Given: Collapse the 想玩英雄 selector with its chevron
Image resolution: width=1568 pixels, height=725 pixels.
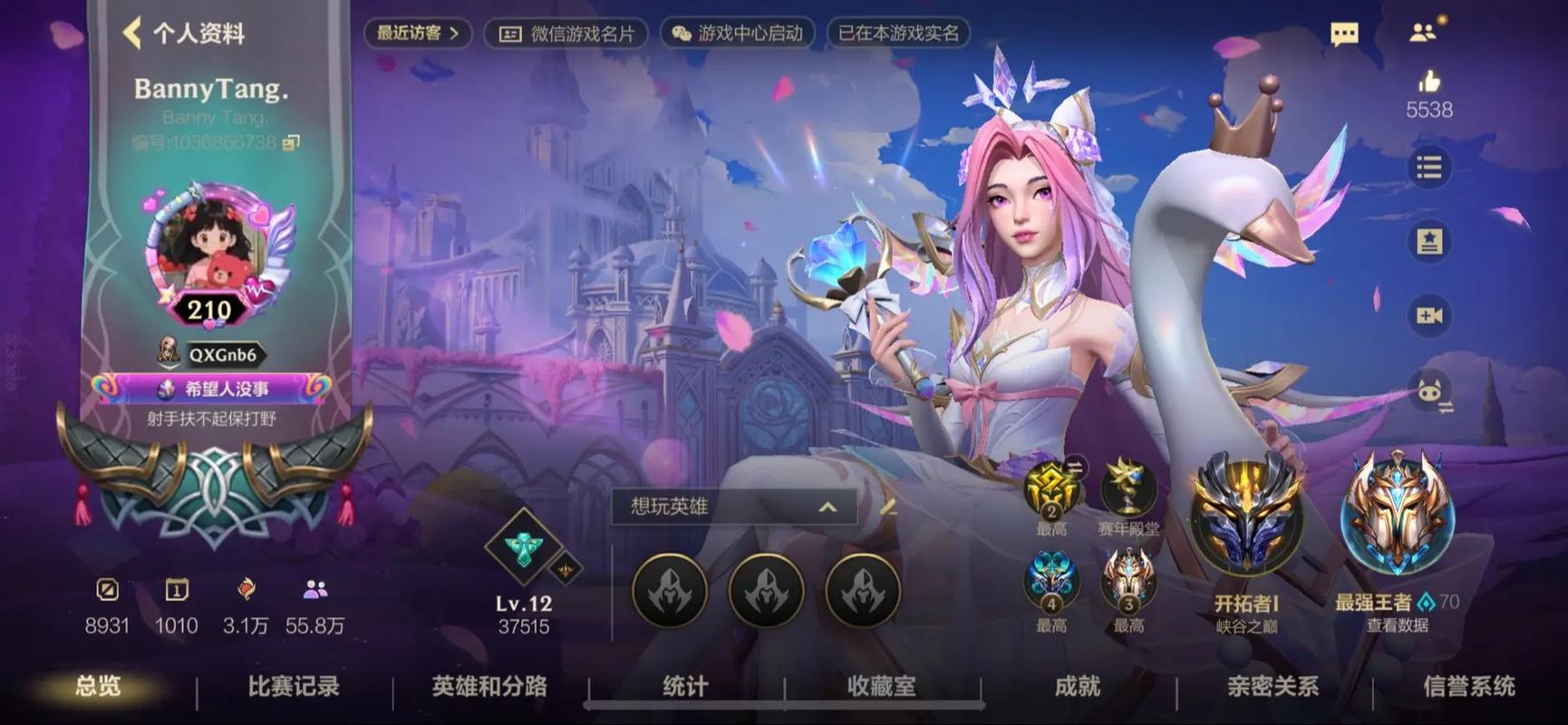Looking at the screenshot, I should [826, 508].
